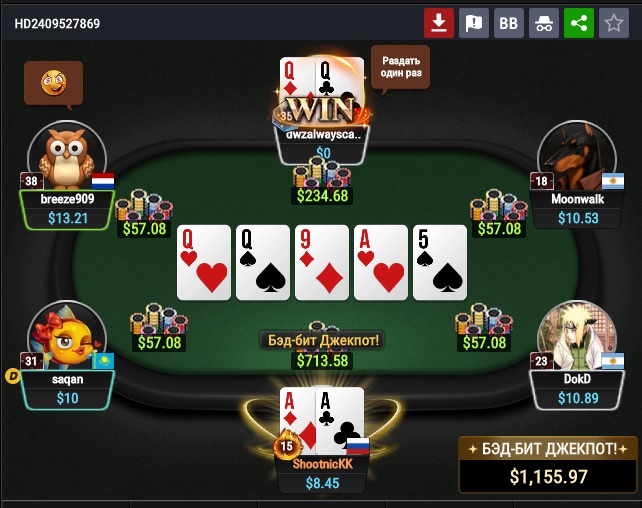Select breeze909's owl avatar
Screen dimensions: 642x508
click(67, 155)
